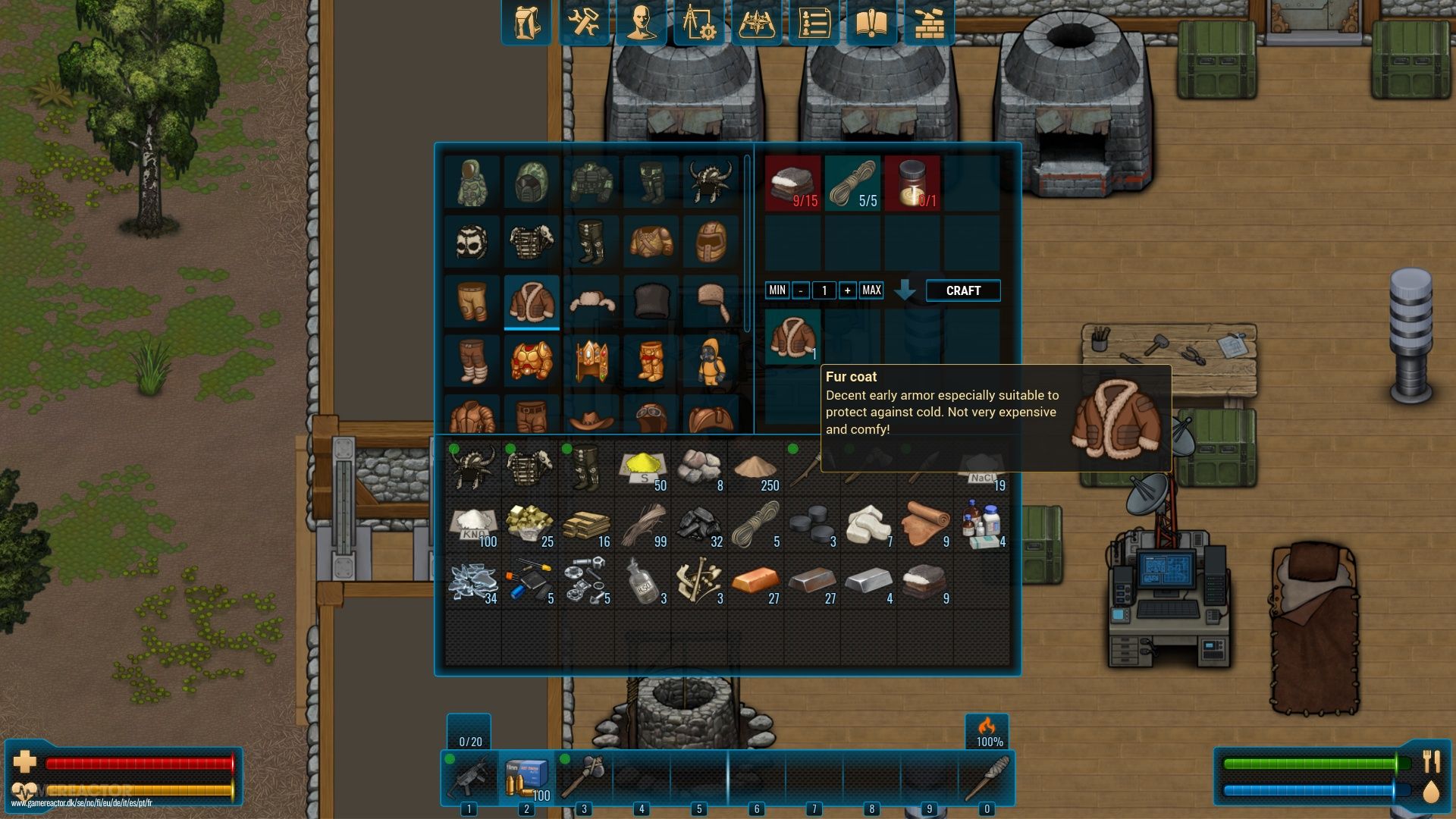
Task: Select the sulfur powder stack
Action: coord(642,467)
